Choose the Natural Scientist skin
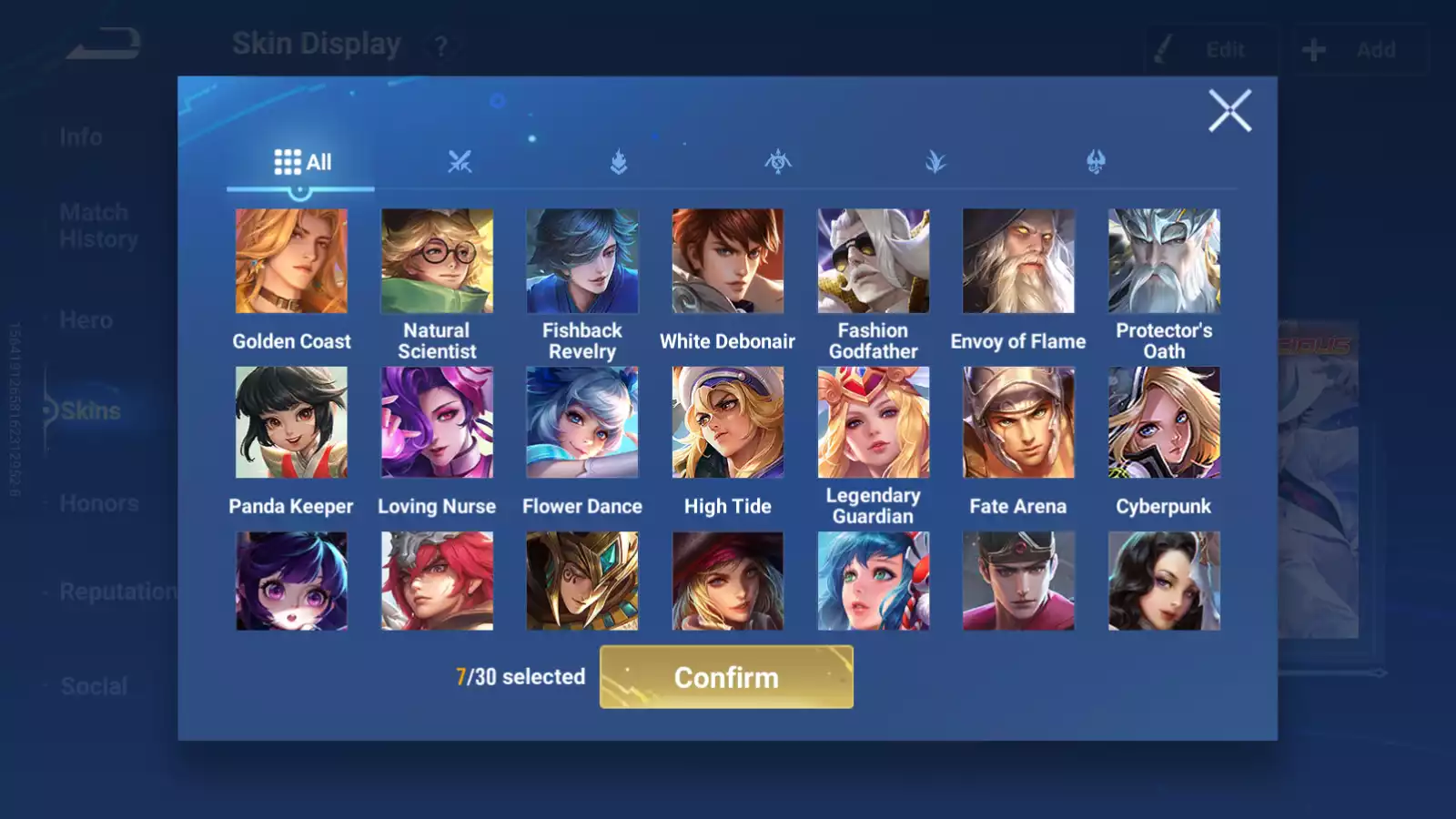Screen dimensions: 1456x819 (x=437, y=261)
